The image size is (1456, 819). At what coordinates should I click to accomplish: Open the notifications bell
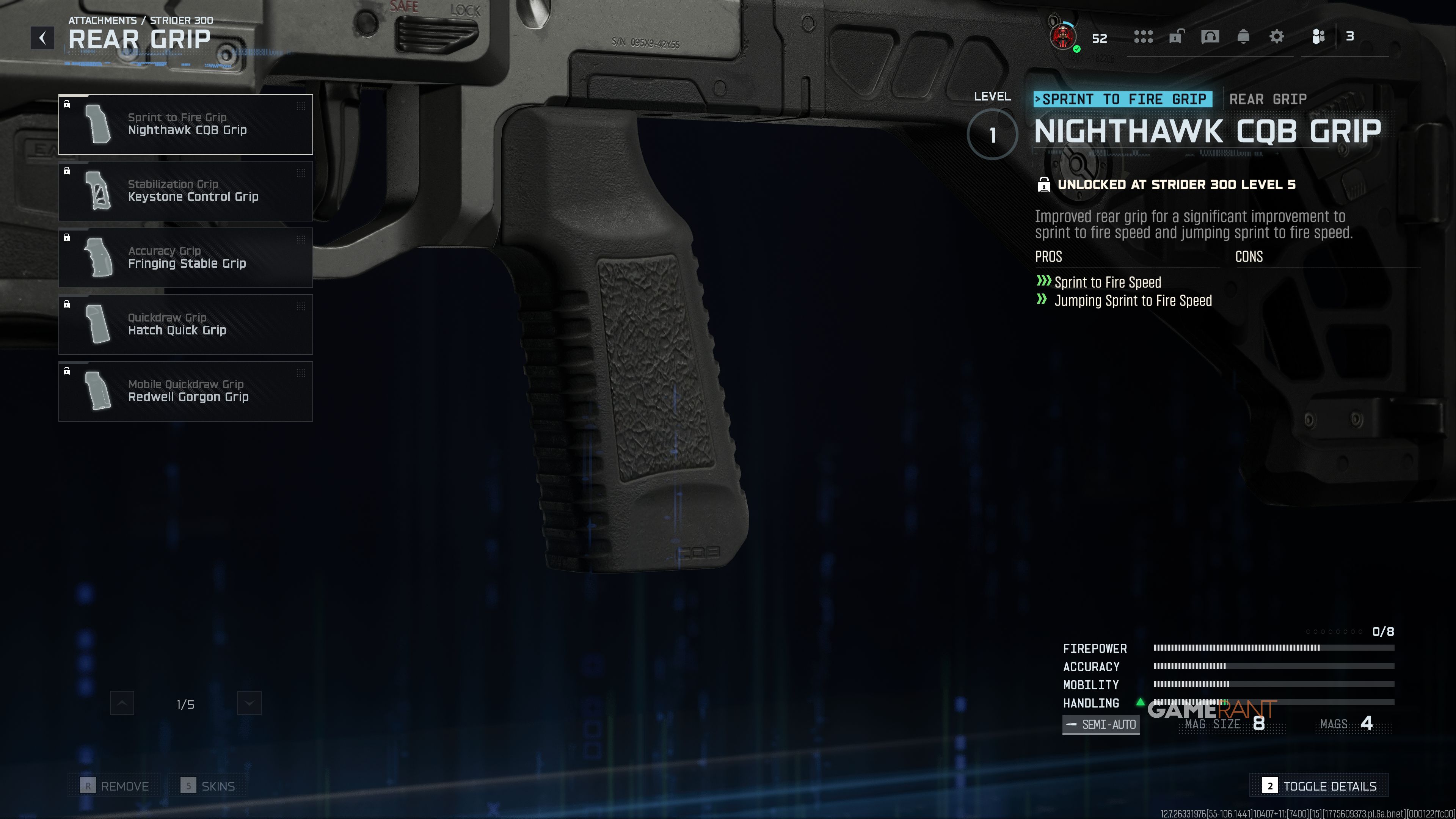coord(1243,37)
